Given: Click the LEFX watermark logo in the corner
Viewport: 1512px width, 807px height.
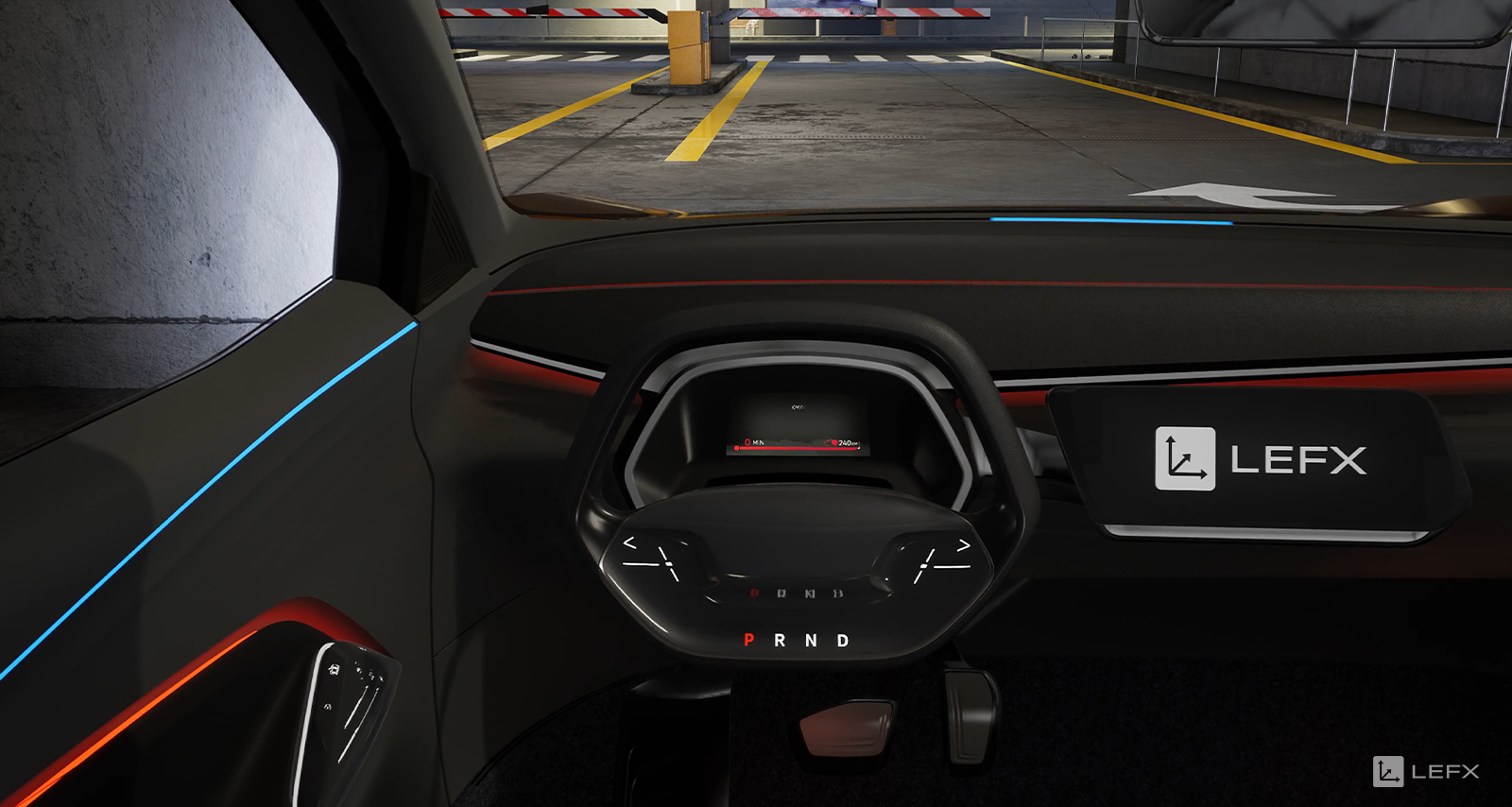Looking at the screenshot, I should pyautogui.click(x=1426, y=771).
